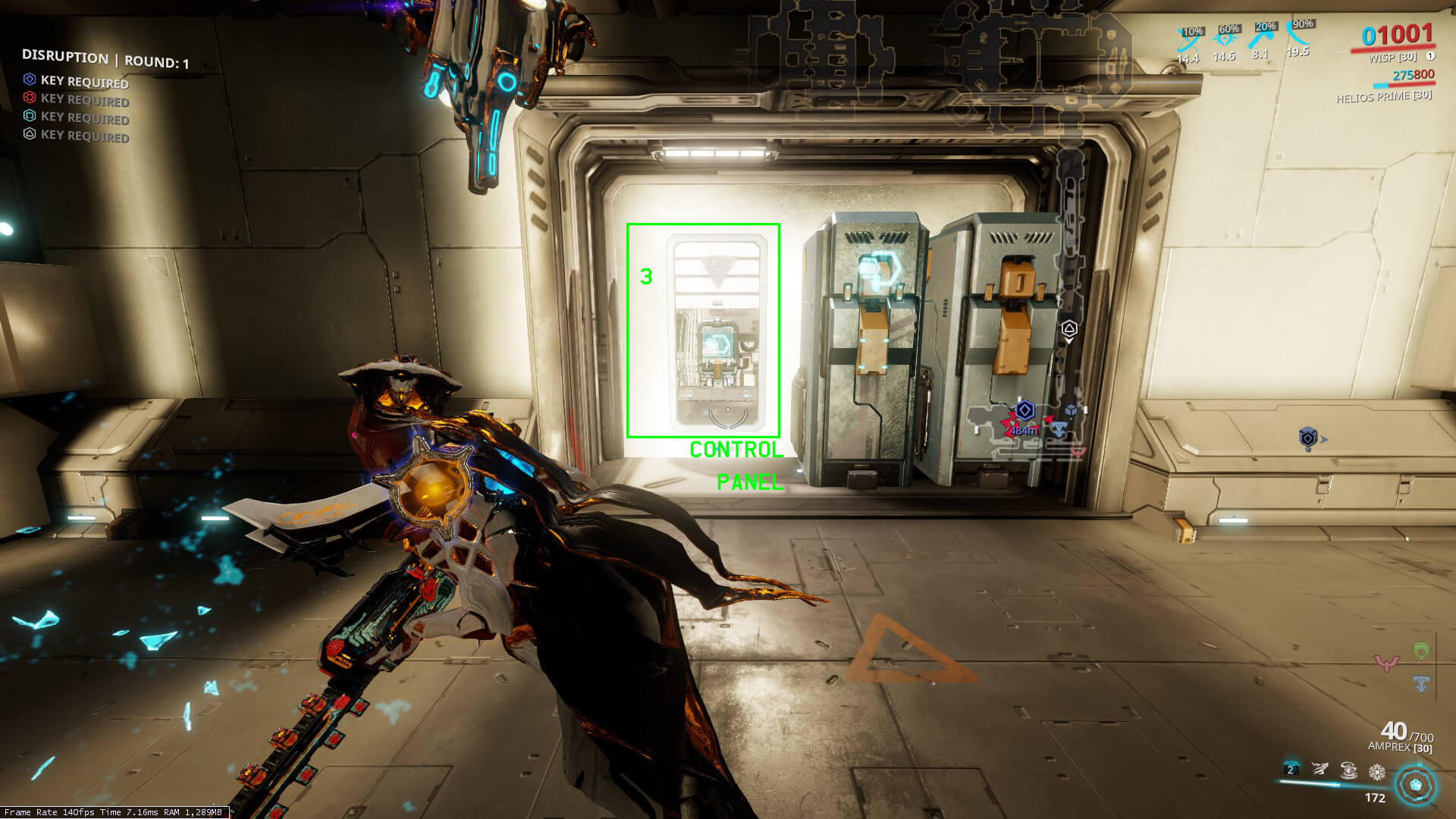Activate the dashing figure ability

click(x=1319, y=770)
